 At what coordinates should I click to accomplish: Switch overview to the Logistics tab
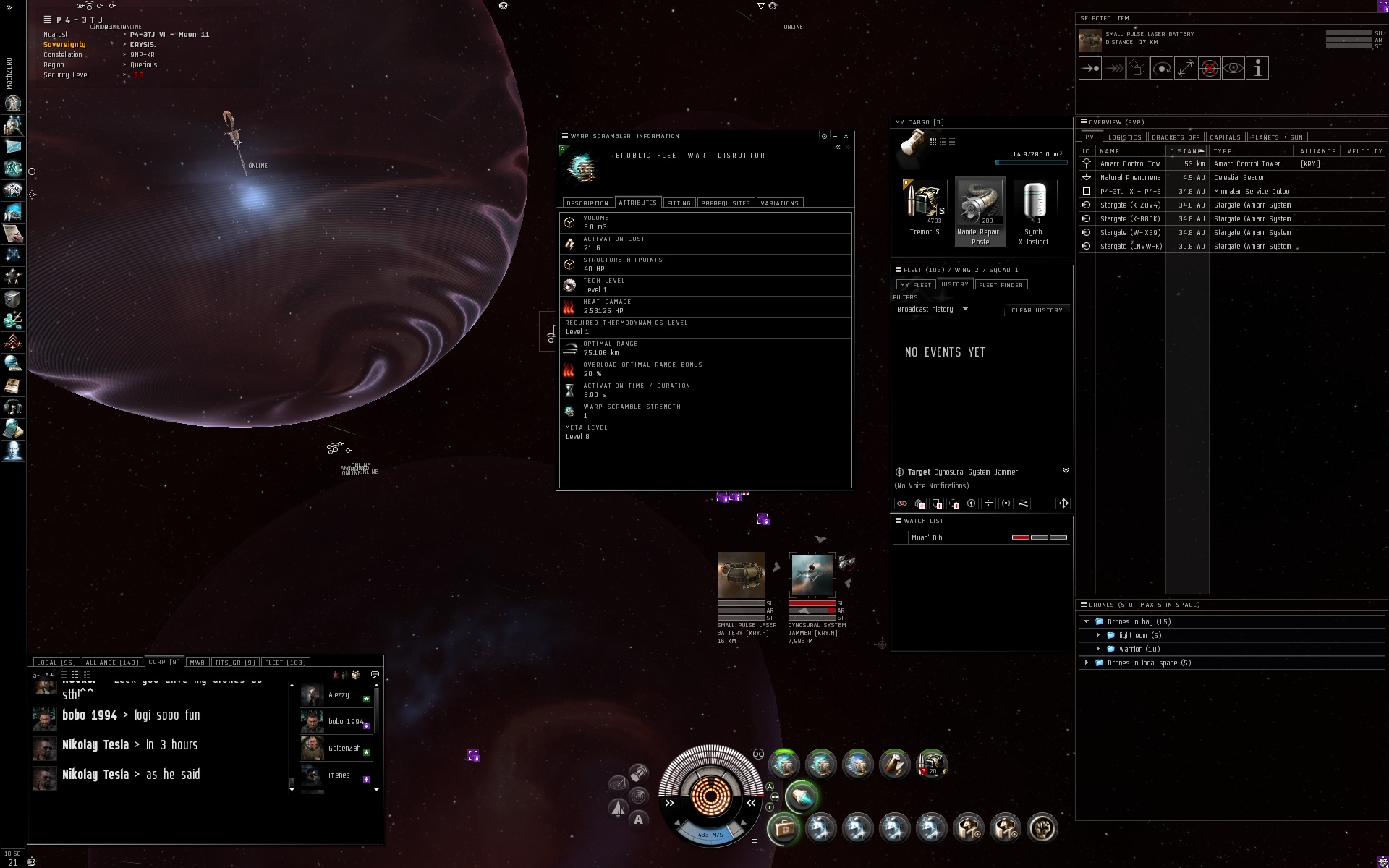1124,137
